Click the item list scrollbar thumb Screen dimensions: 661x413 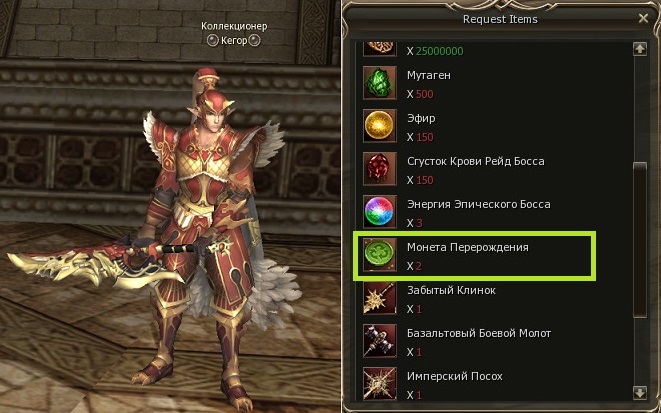pyautogui.click(x=640, y=230)
